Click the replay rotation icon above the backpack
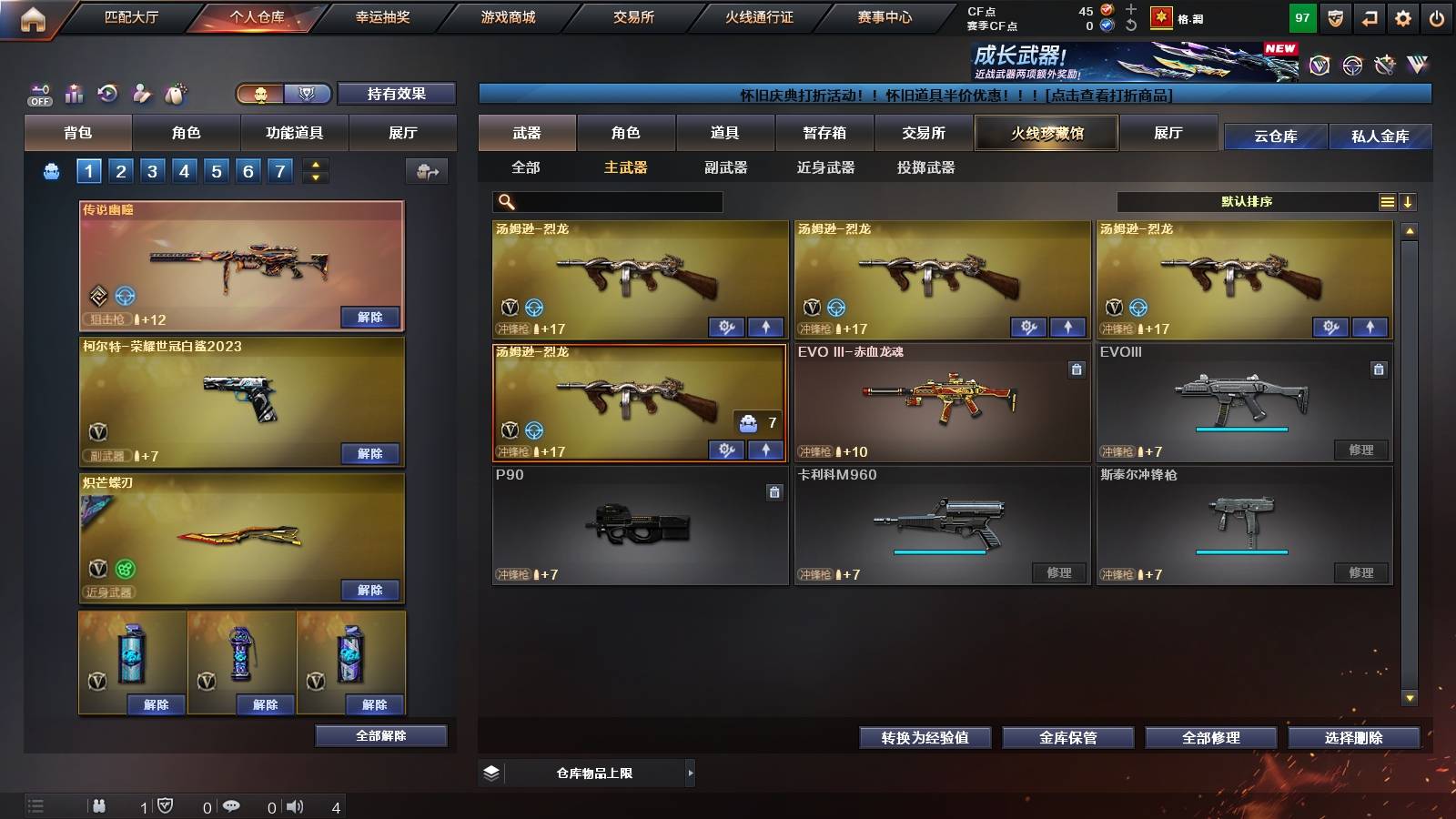This screenshot has width=1456, height=819. 107,94
